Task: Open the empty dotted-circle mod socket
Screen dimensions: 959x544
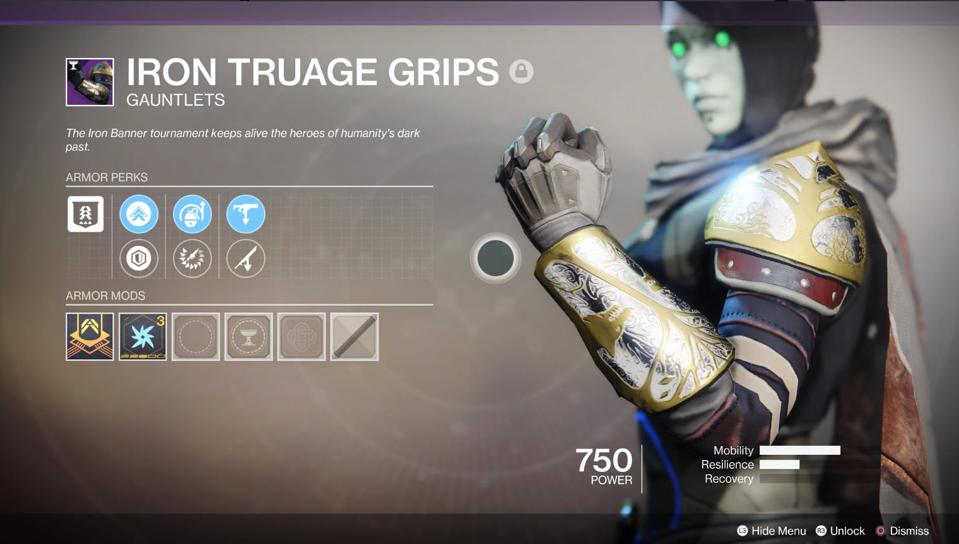Action: 196,336
